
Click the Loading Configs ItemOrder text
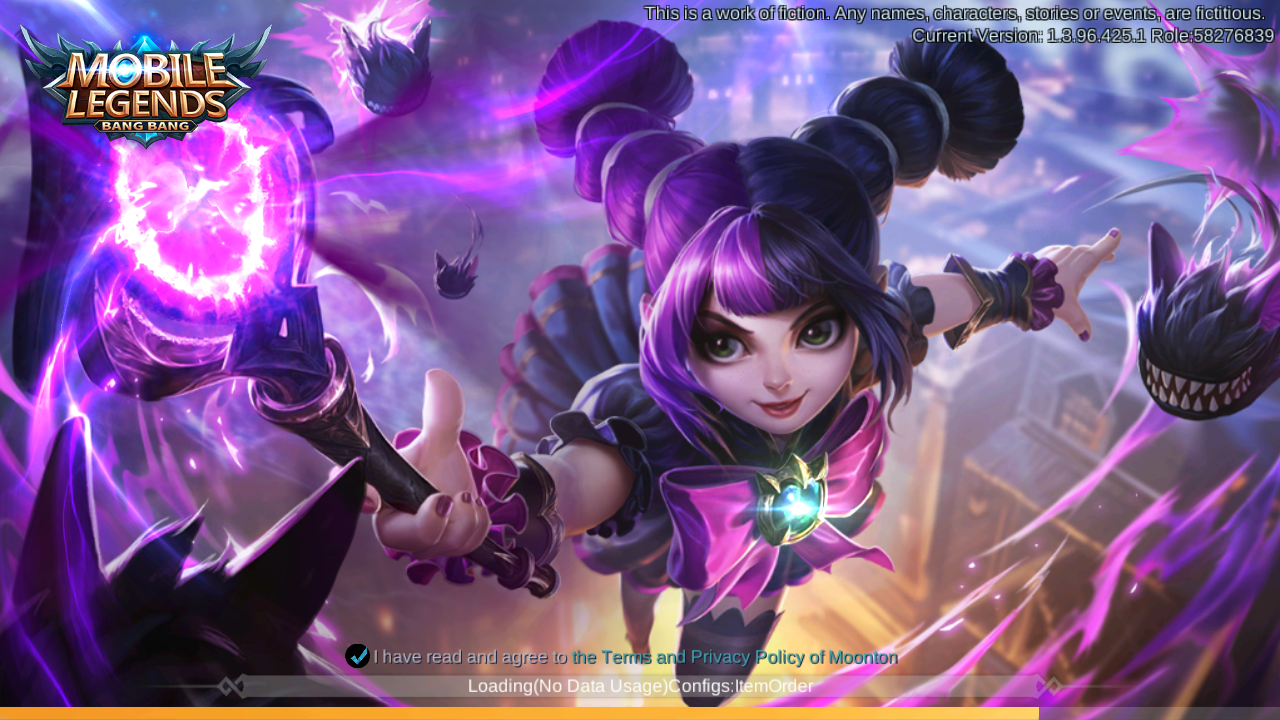(x=640, y=686)
